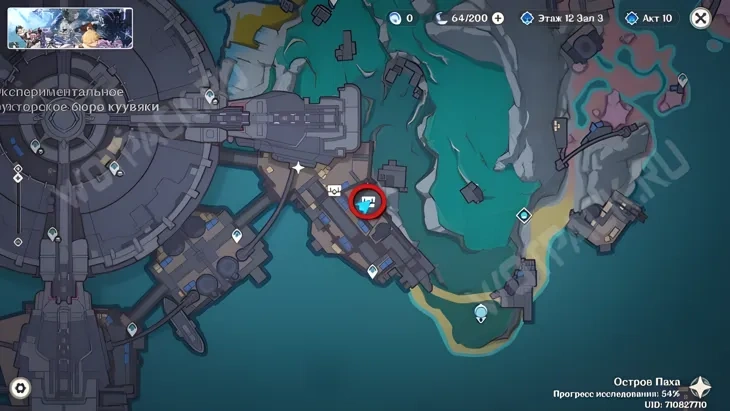Viewport: 730px width, 411px height.
Task: Open map settings gear icon
Action: pyautogui.click(x=19, y=388)
